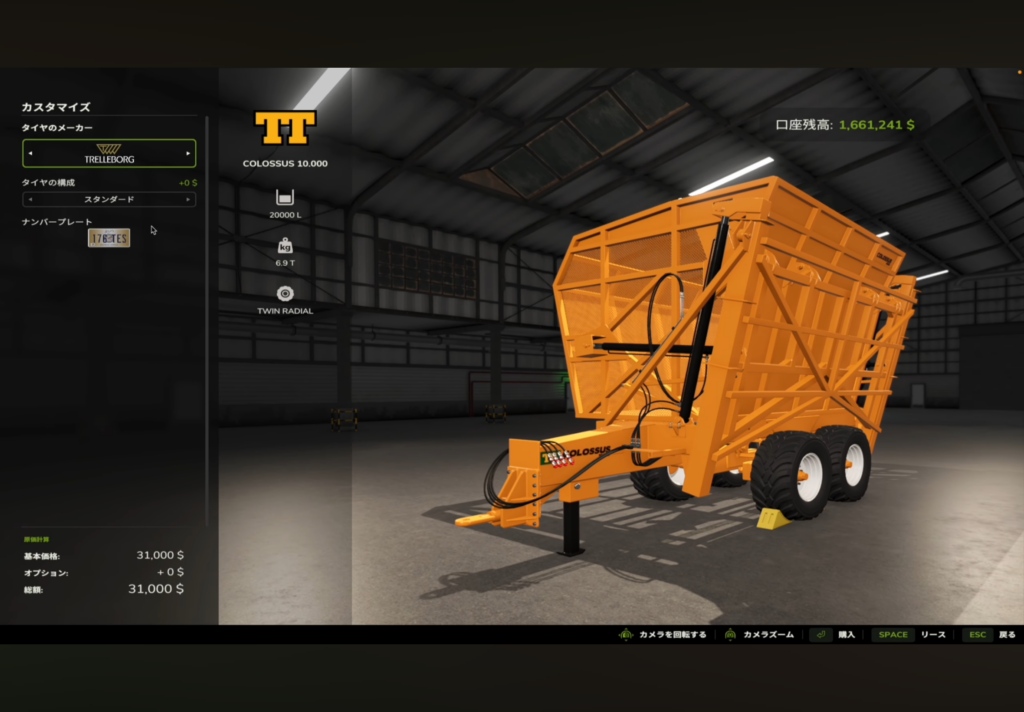The image size is (1024, 712).
Task: Select the リース lease option
Action: [x=908, y=634]
